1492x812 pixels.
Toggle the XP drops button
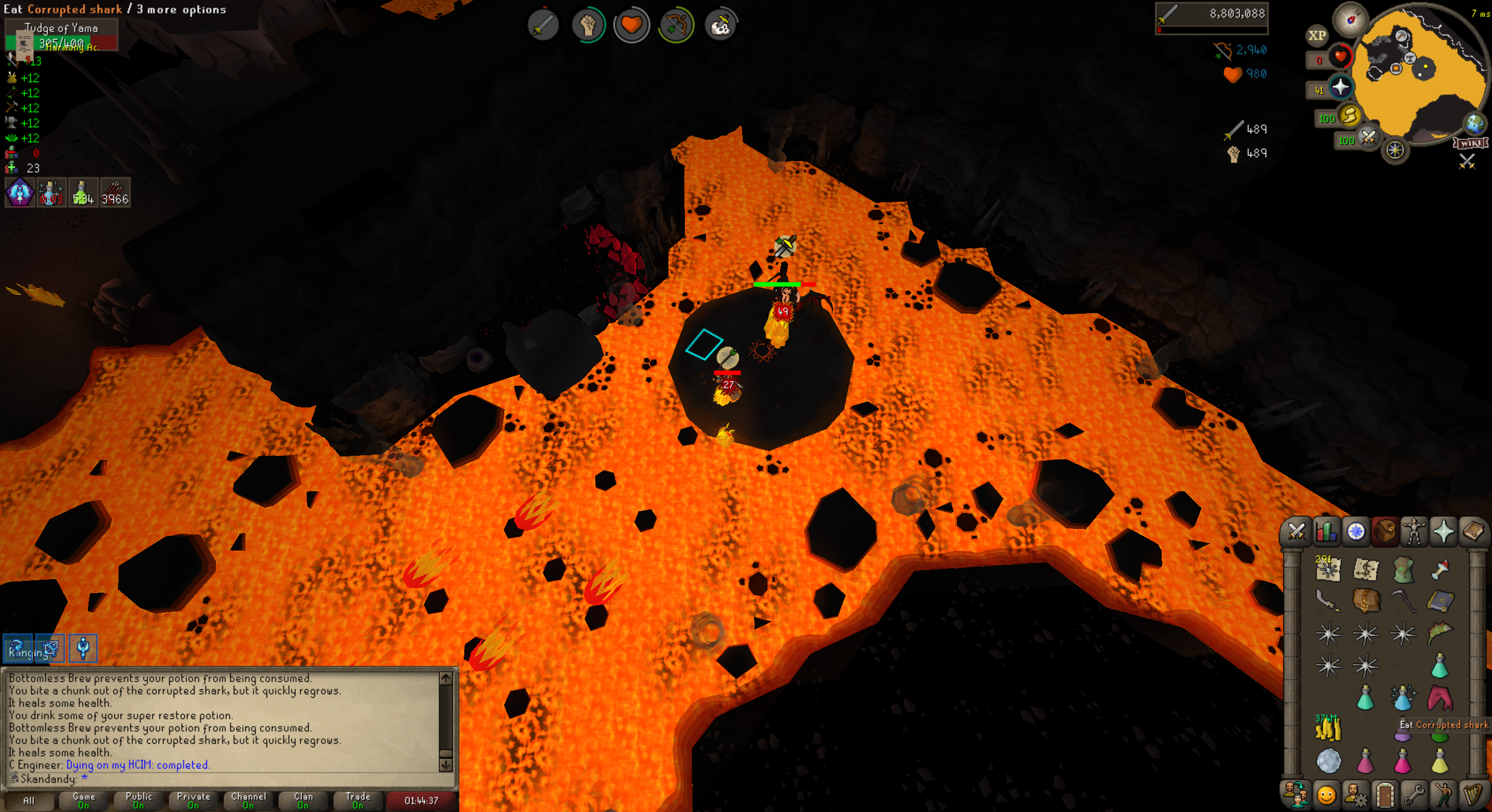click(1317, 35)
